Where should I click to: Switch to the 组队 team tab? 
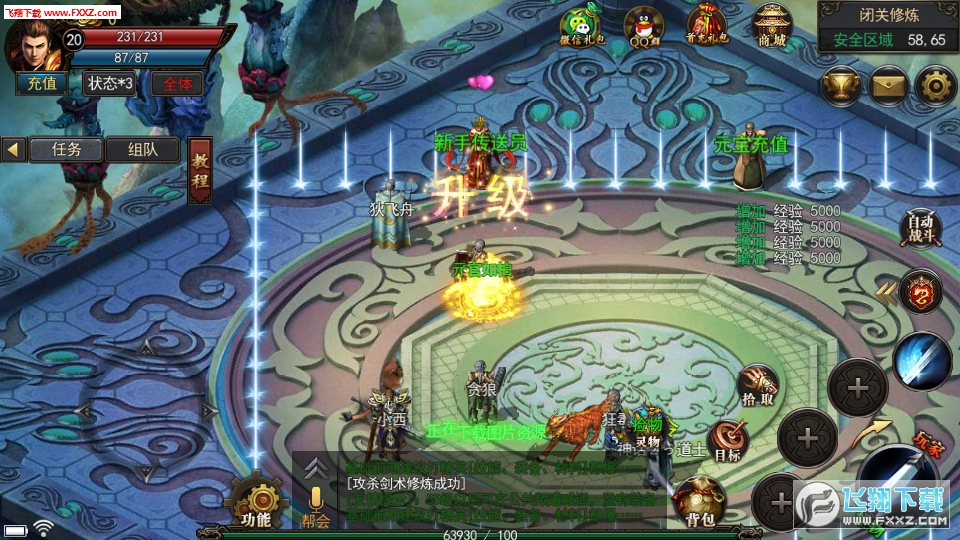point(141,150)
